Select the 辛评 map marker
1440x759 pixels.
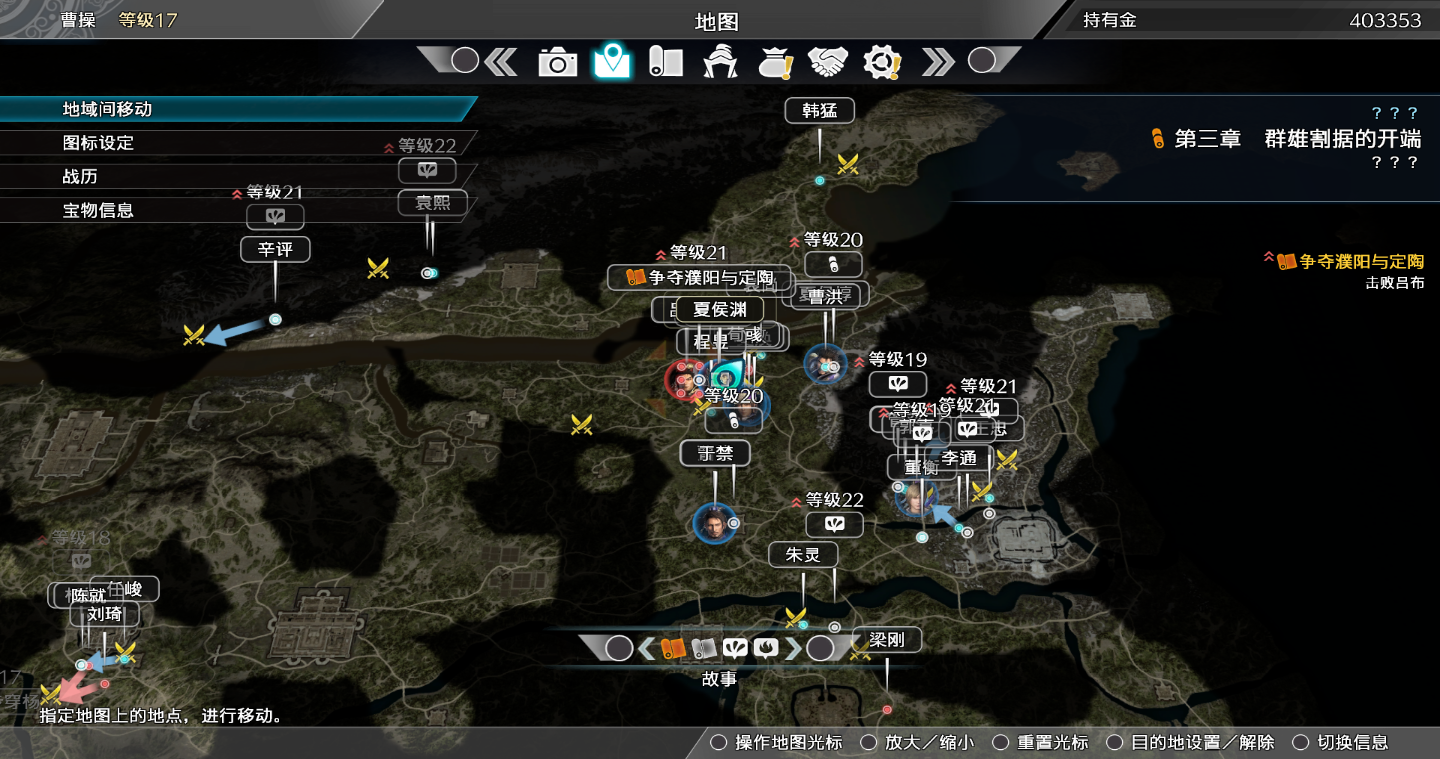275,249
